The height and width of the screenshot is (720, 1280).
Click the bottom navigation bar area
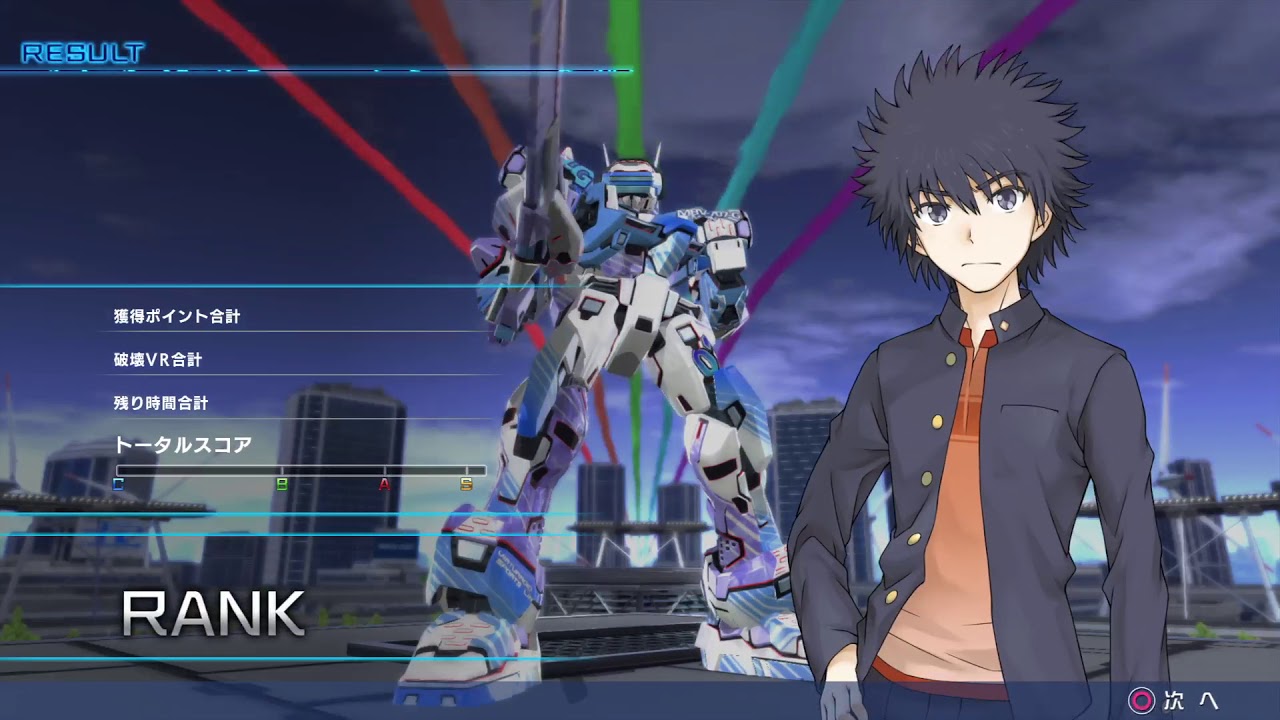pos(640,700)
